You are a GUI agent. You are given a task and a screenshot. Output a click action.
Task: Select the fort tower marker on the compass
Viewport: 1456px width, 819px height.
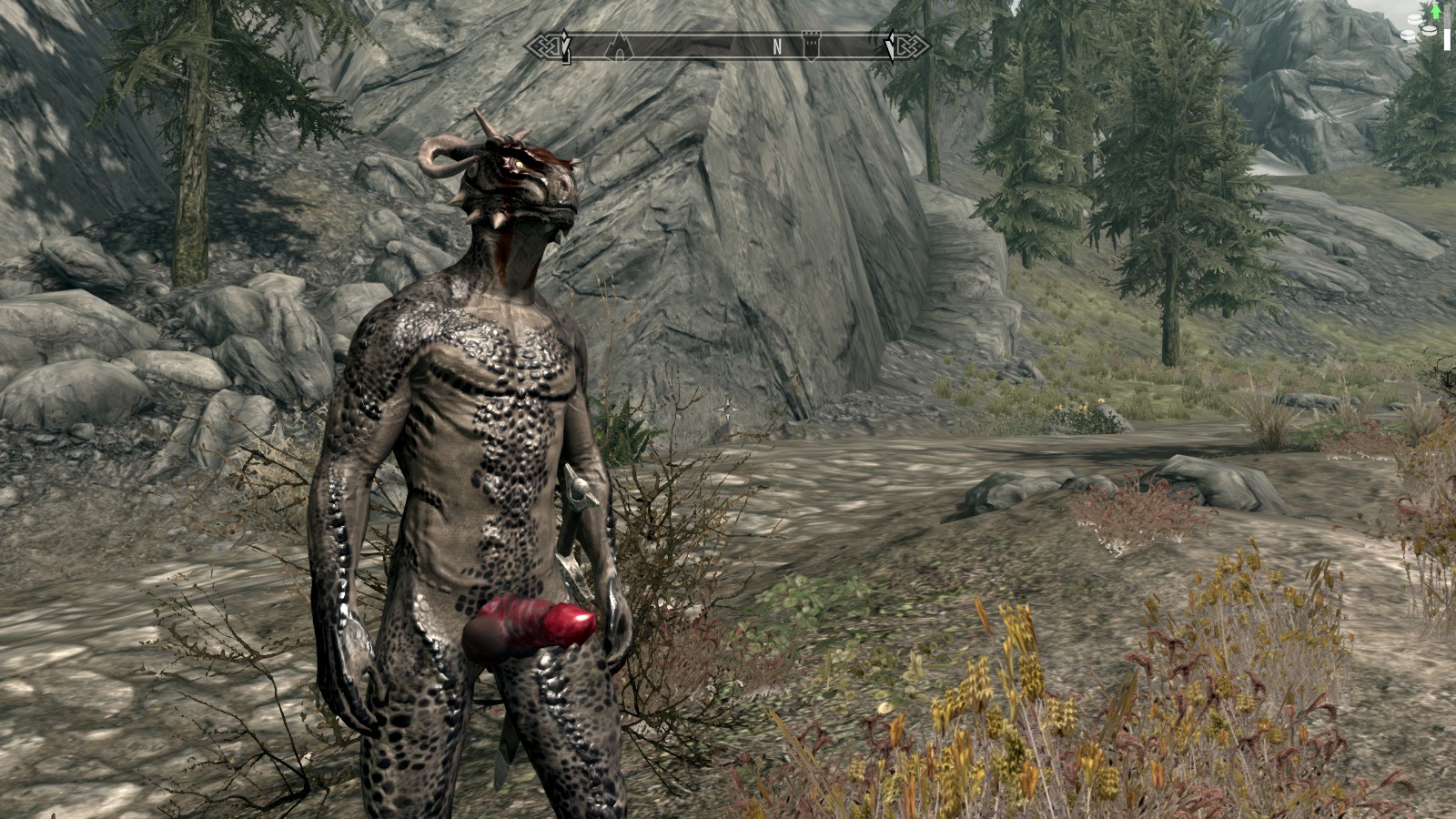coord(810,45)
